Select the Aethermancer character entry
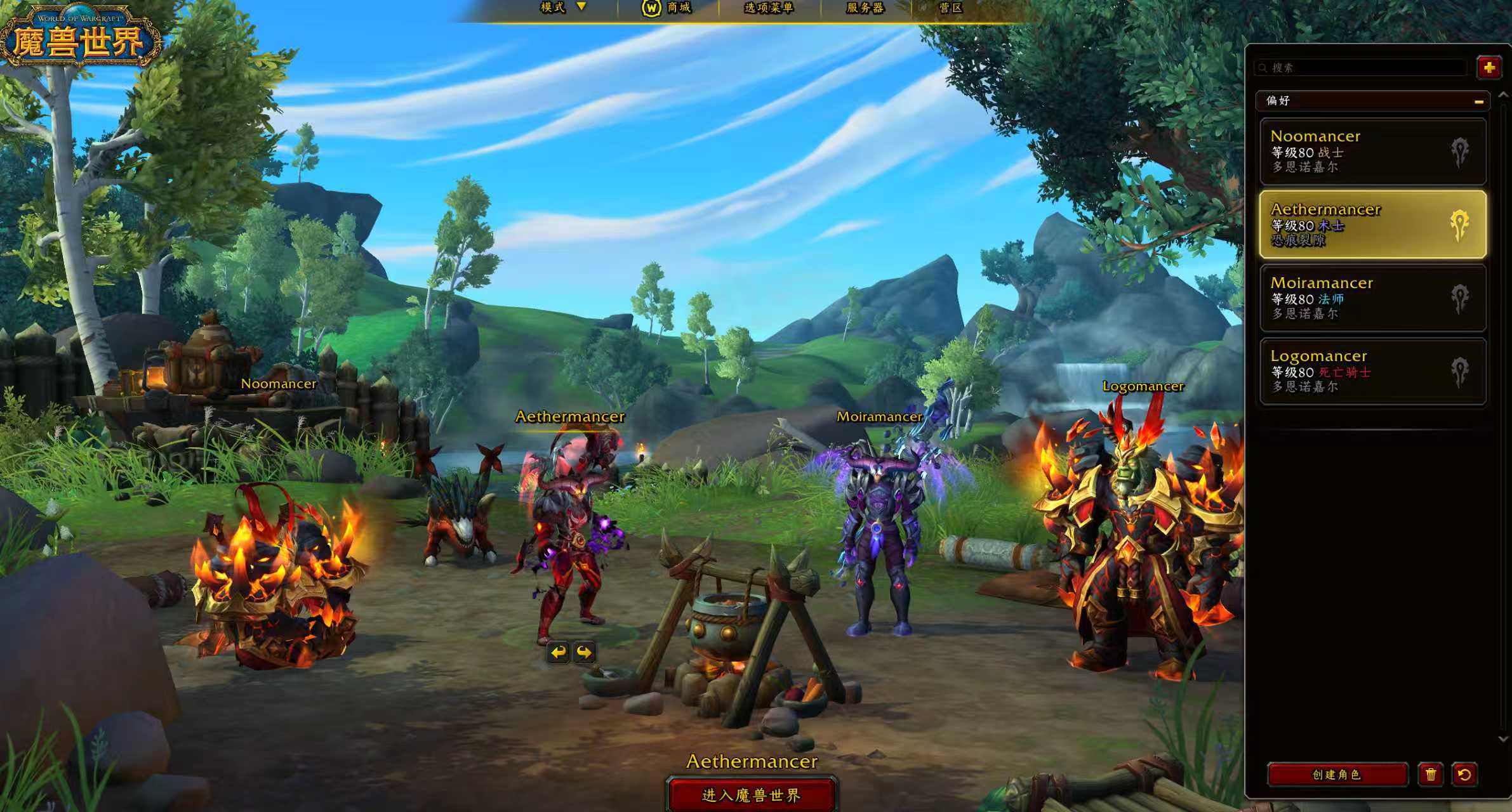Screen dimensions: 1512x812 click(x=1372, y=224)
